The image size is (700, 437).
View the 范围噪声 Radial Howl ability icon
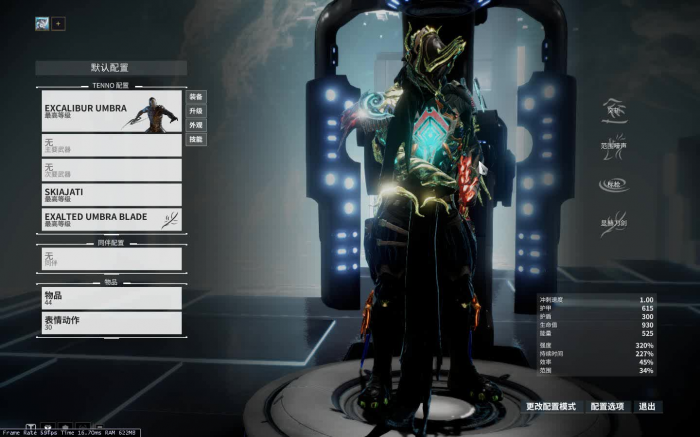(613, 141)
